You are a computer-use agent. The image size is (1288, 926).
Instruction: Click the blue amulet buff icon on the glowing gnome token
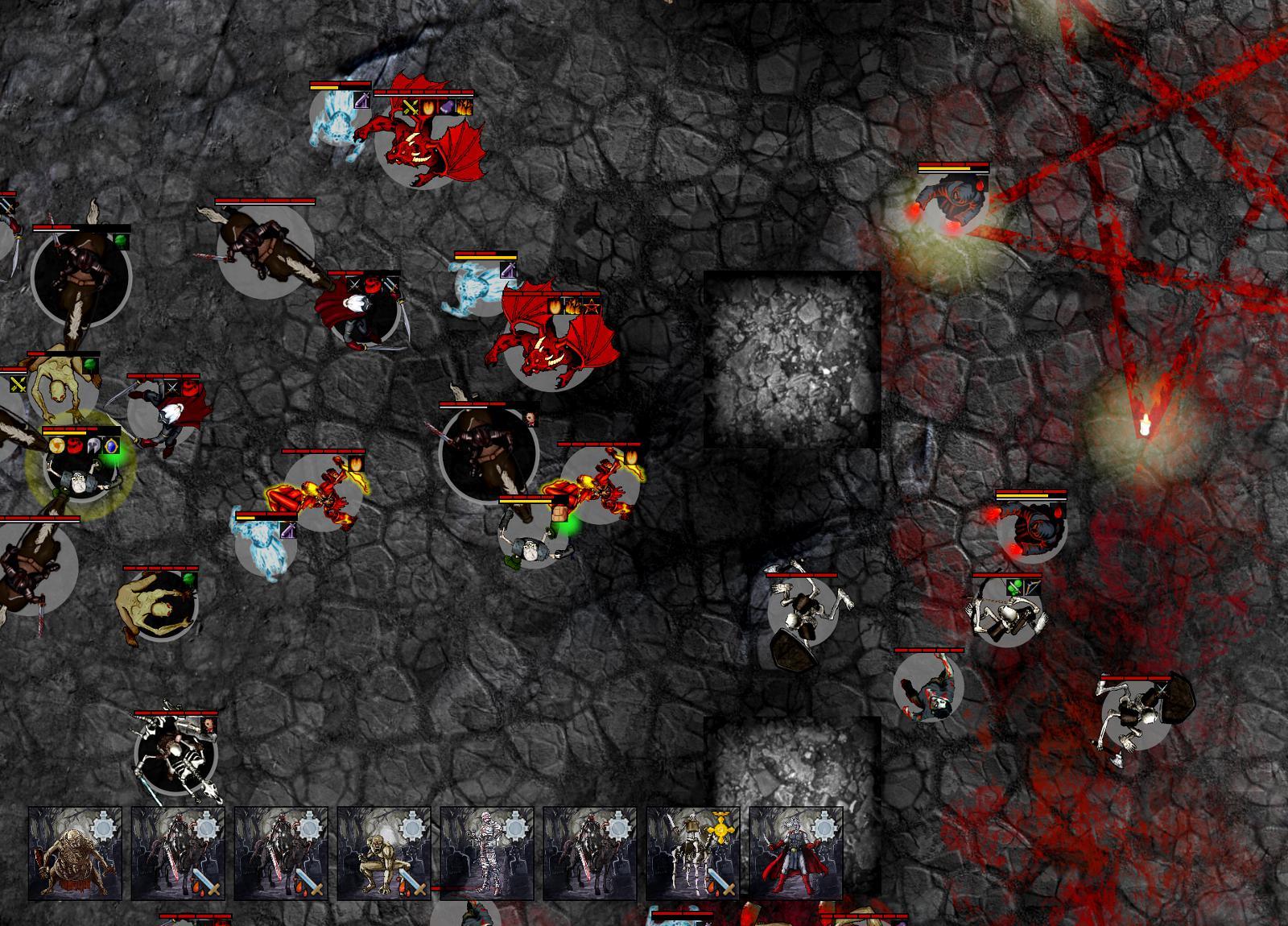[x=111, y=446]
